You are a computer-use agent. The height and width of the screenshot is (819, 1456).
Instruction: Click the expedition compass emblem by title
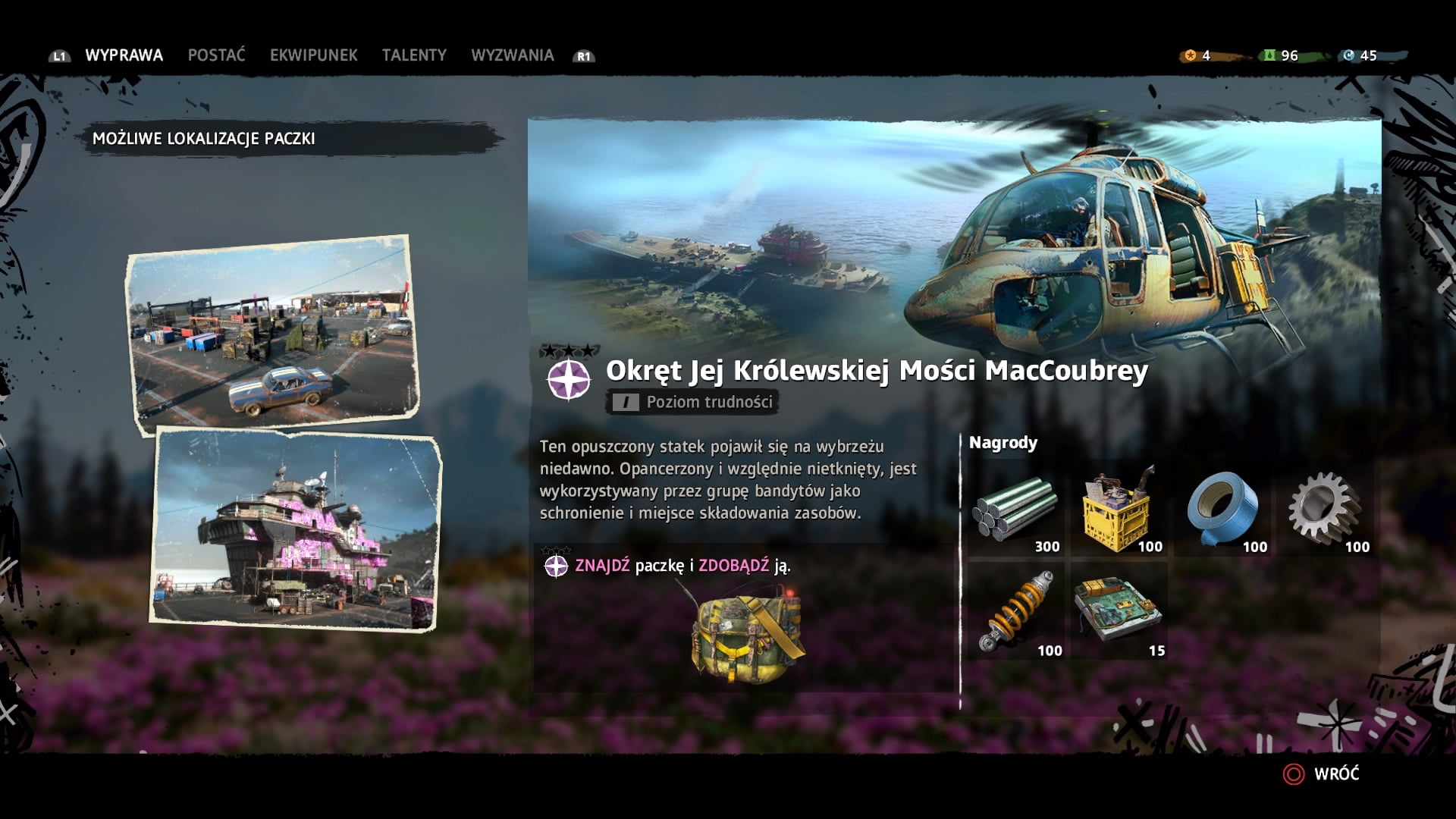coord(569,378)
